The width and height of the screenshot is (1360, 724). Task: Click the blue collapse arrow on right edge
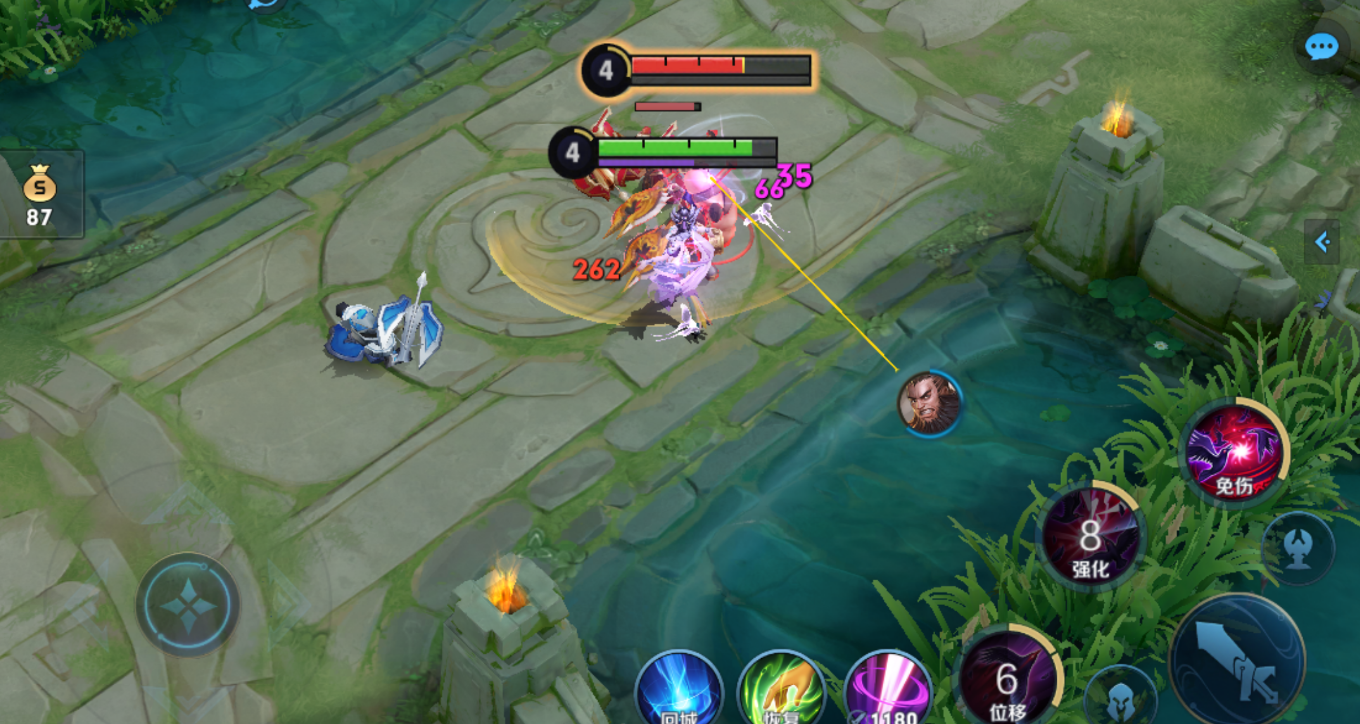point(1321,241)
